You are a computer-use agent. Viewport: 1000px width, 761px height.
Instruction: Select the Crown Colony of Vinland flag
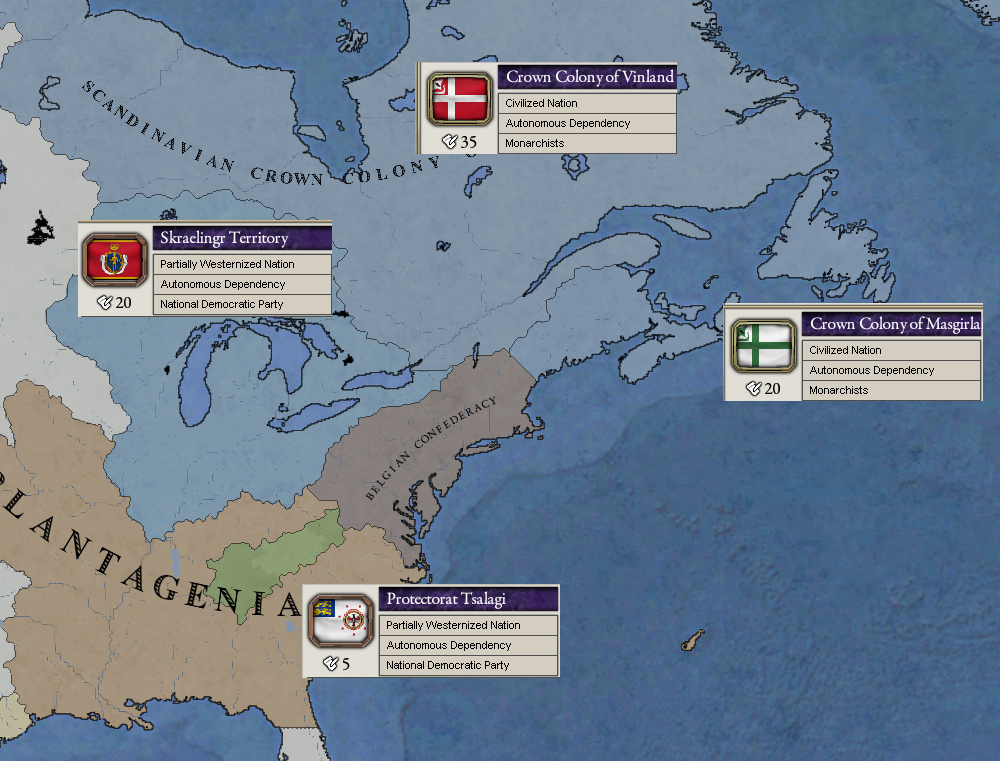(x=459, y=99)
